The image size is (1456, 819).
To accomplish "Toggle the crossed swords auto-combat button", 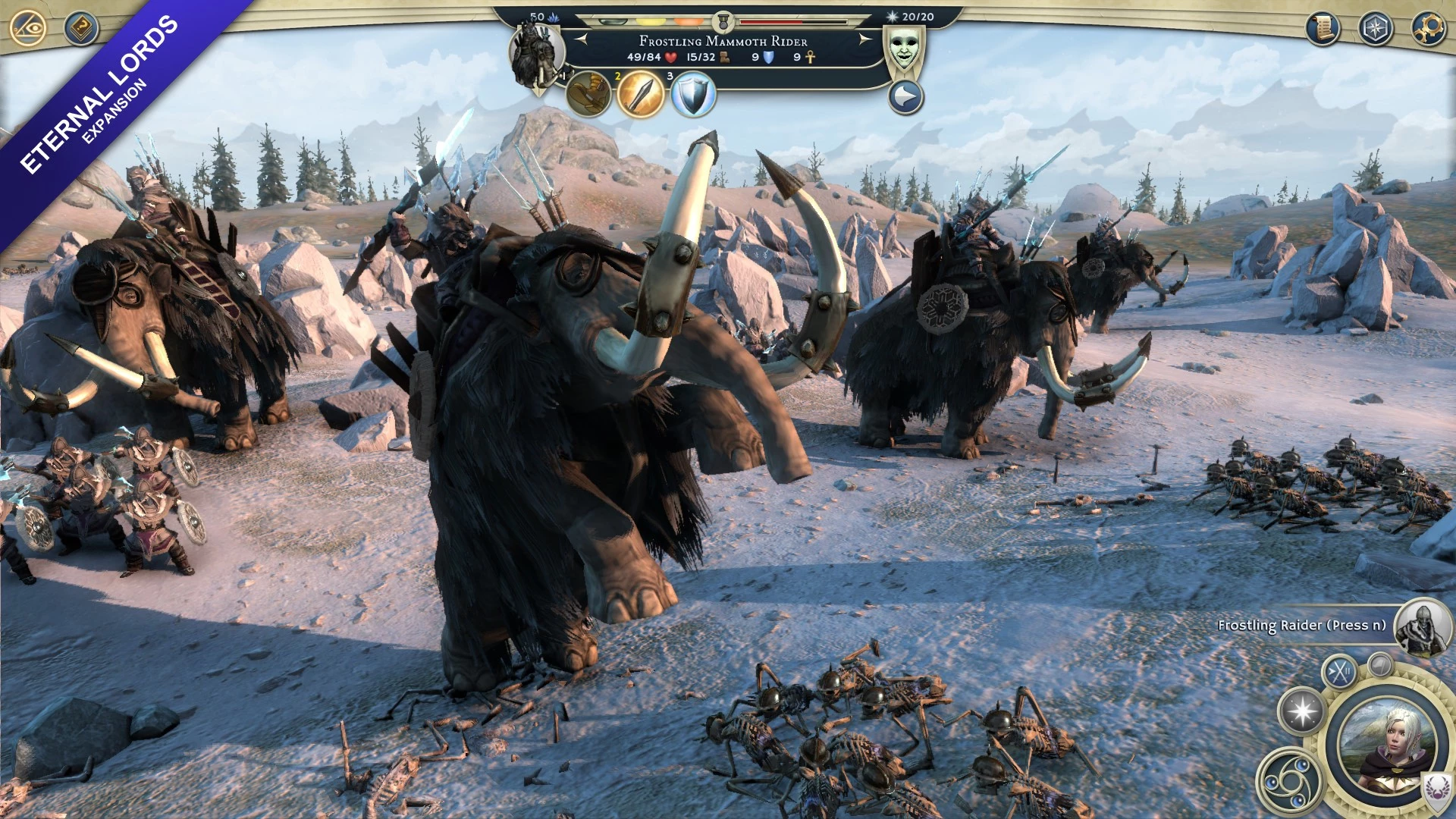I will 1340,671.
